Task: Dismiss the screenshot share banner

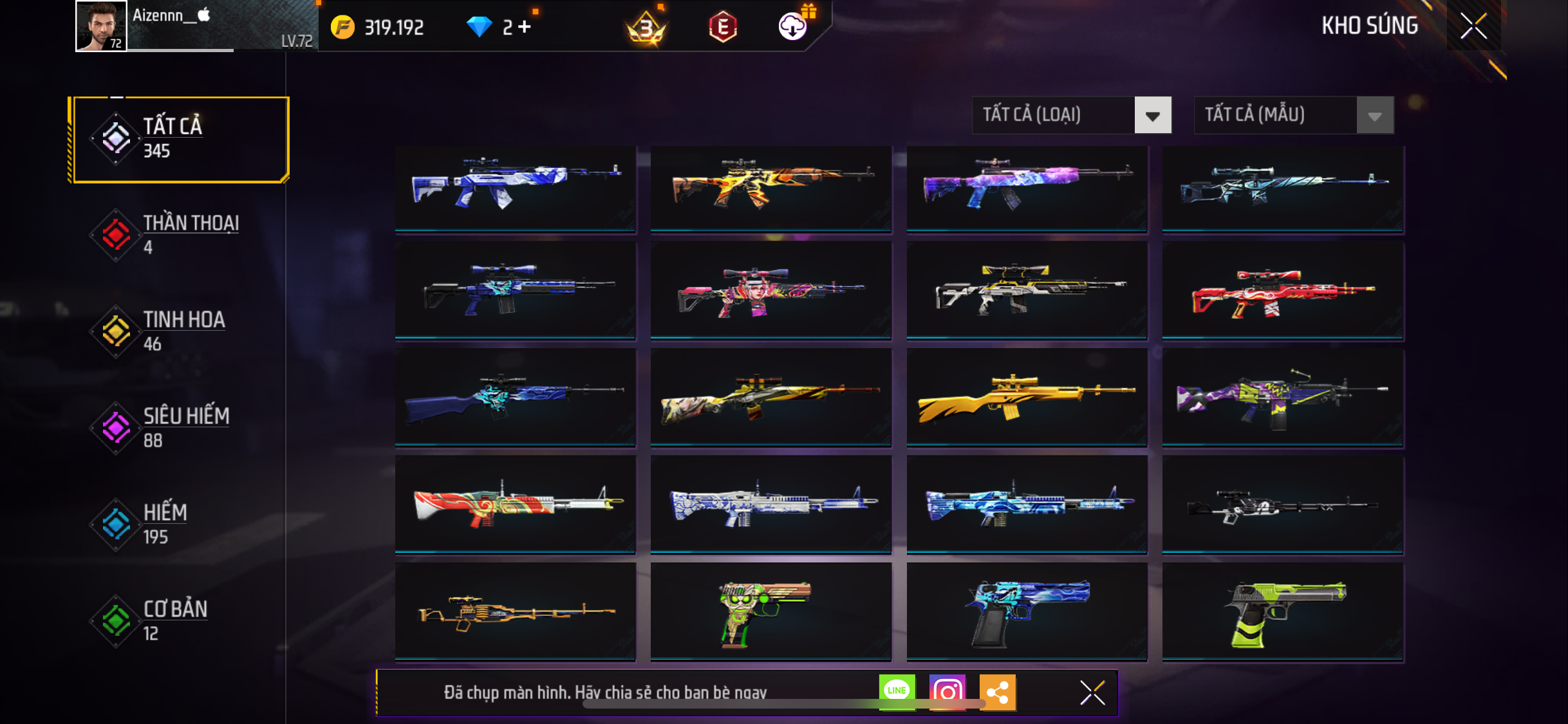Action: tap(1092, 692)
